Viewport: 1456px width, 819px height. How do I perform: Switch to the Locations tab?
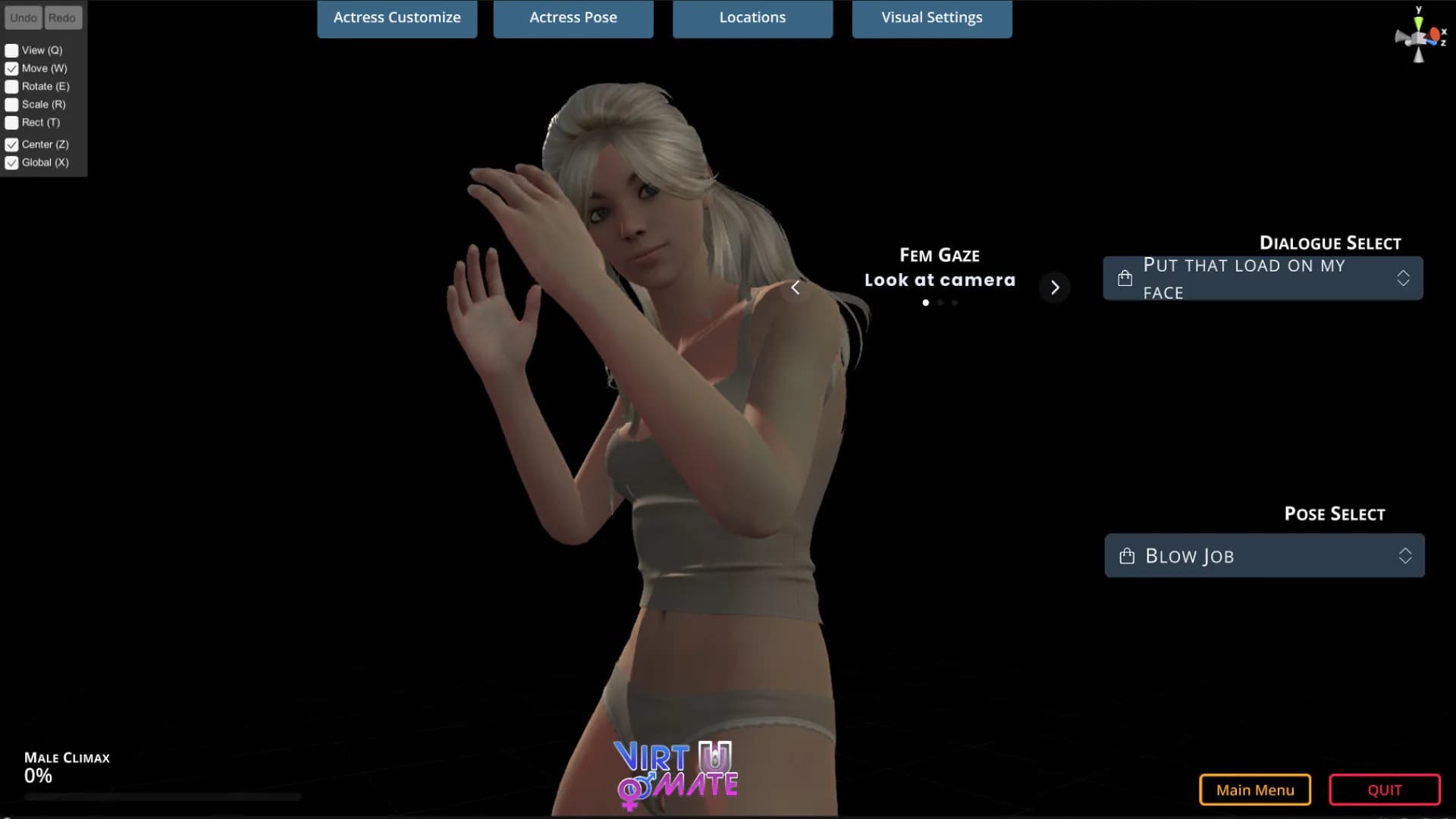[752, 17]
